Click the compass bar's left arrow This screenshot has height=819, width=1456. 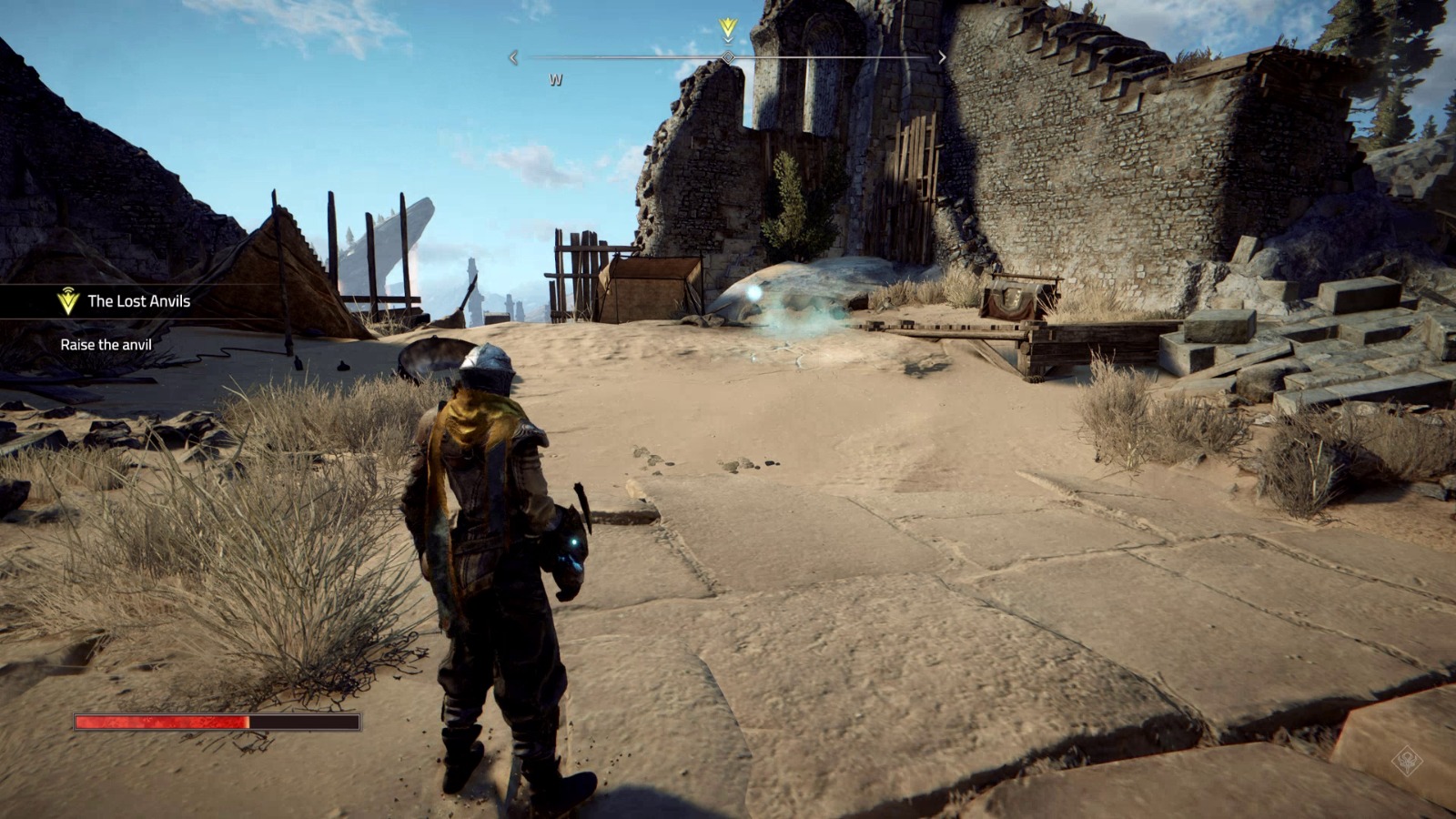(x=513, y=57)
